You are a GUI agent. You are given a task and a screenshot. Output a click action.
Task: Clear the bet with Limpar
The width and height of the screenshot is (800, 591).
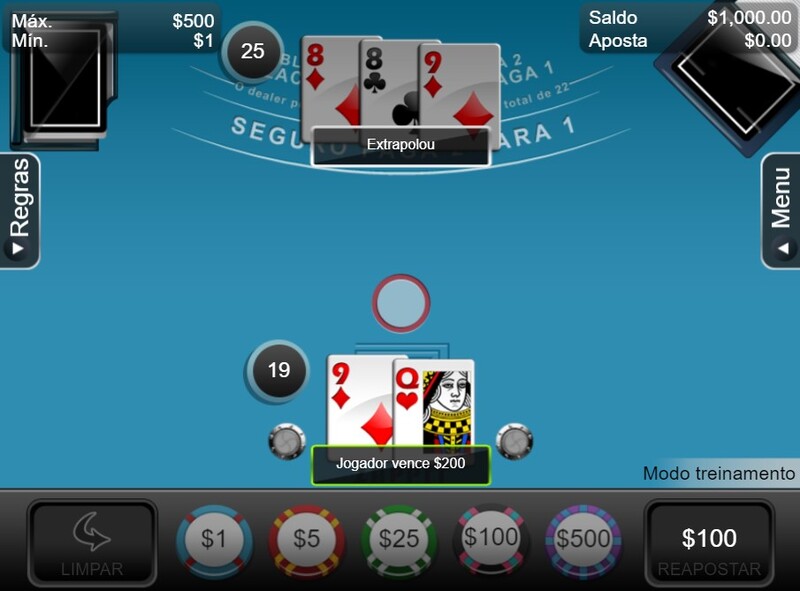click(92, 544)
